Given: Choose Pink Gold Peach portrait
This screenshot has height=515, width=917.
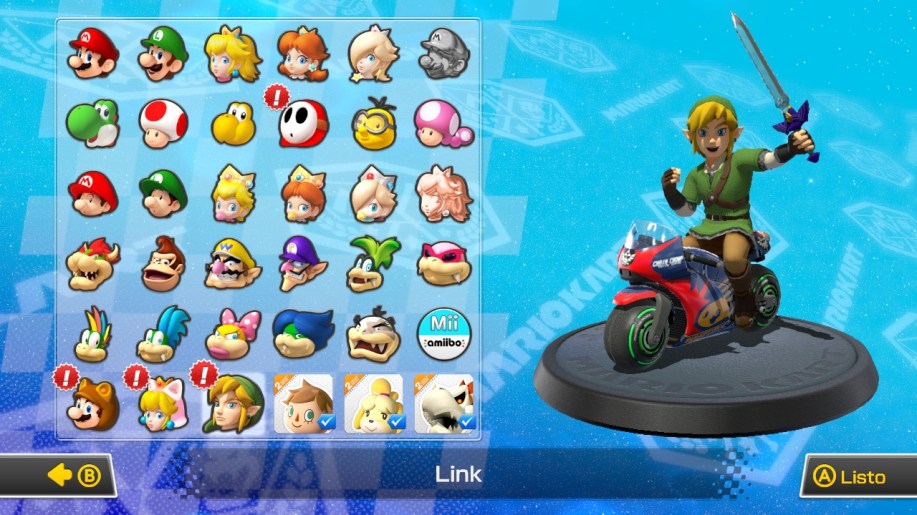Looking at the screenshot, I should [442, 194].
